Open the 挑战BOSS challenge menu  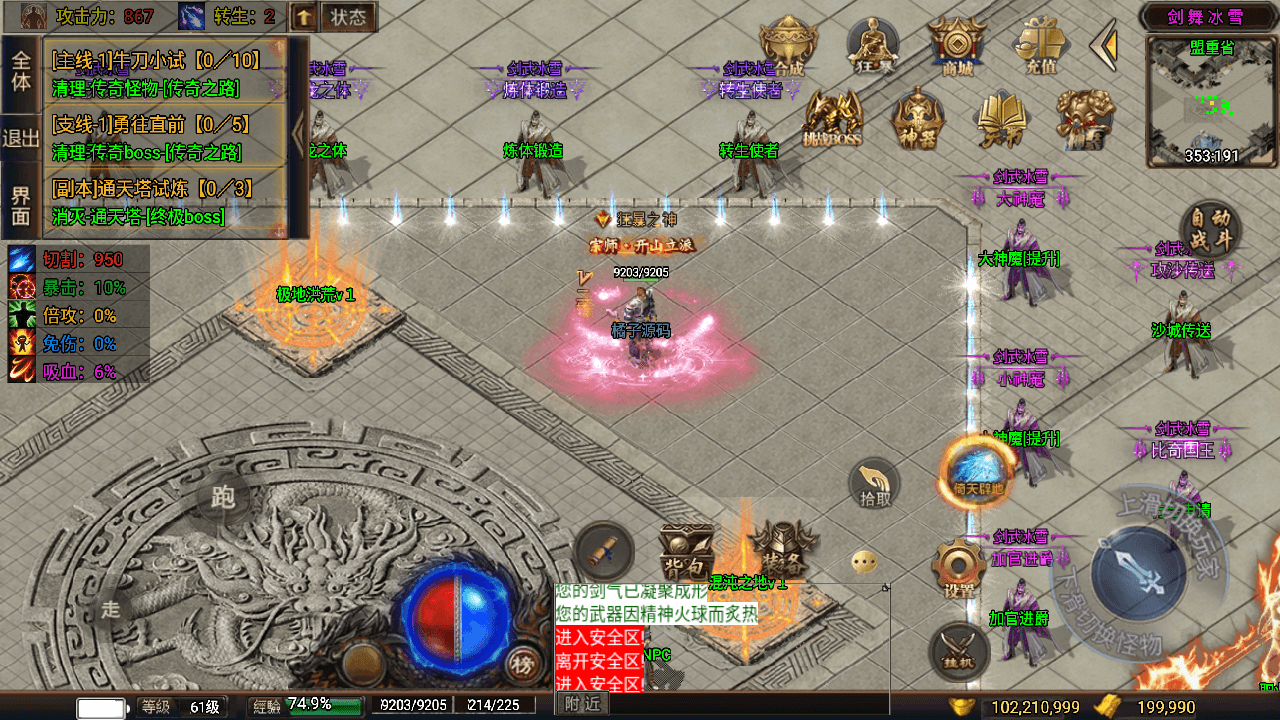pyautogui.click(x=832, y=120)
